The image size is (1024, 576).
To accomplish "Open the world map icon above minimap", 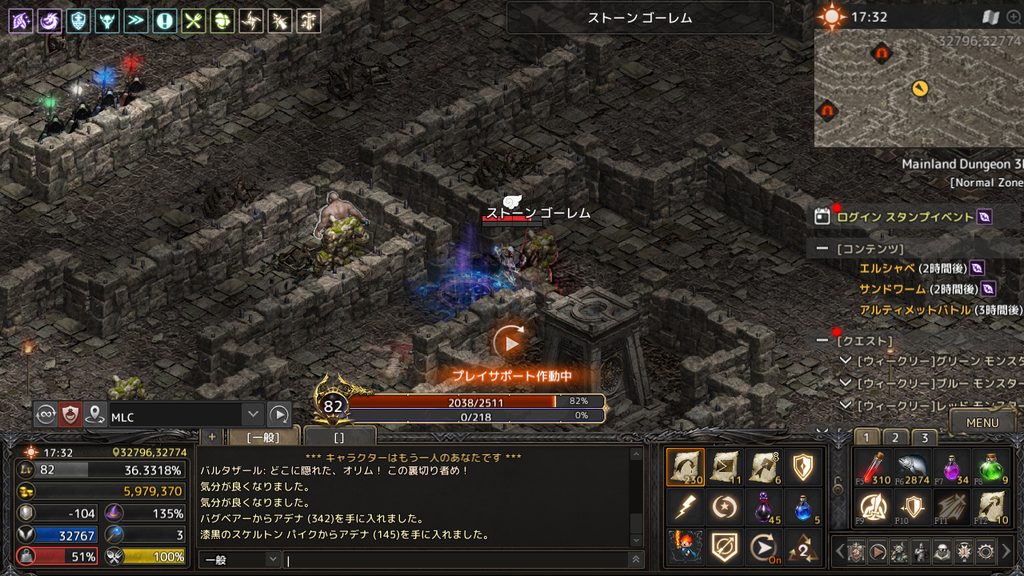I will pos(990,17).
